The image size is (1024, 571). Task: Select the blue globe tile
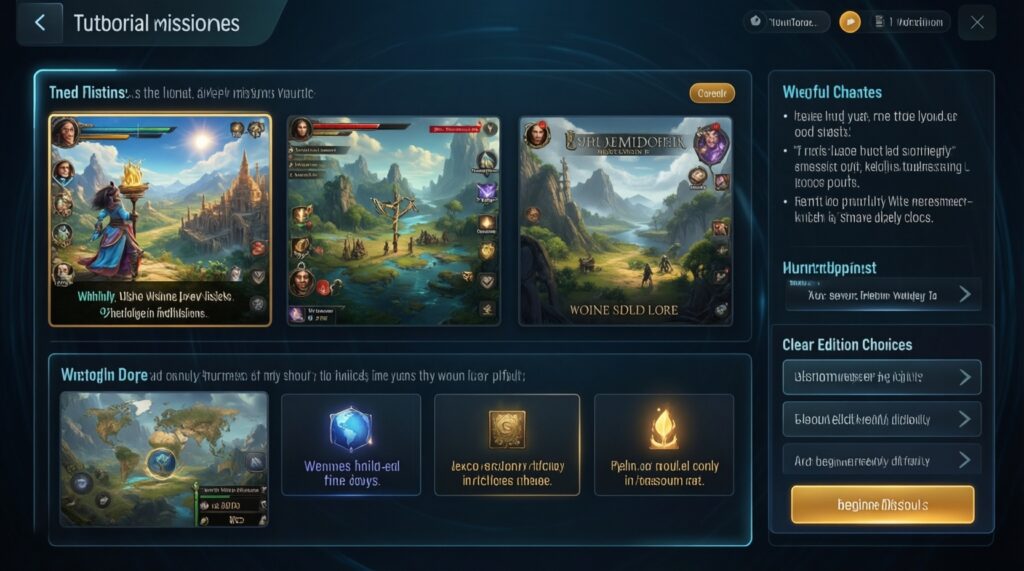pyautogui.click(x=350, y=444)
